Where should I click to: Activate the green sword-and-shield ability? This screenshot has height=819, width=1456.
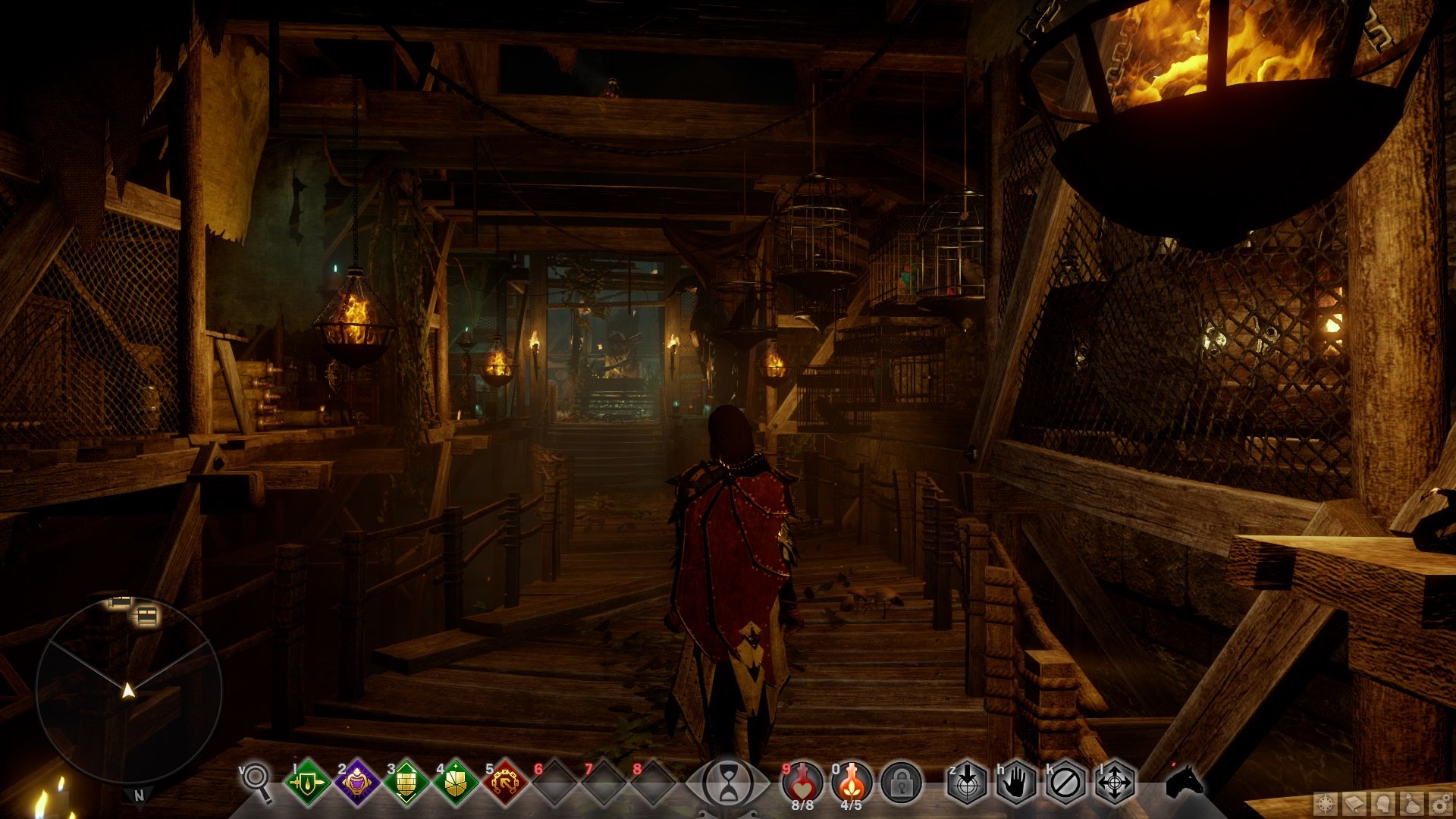(307, 782)
